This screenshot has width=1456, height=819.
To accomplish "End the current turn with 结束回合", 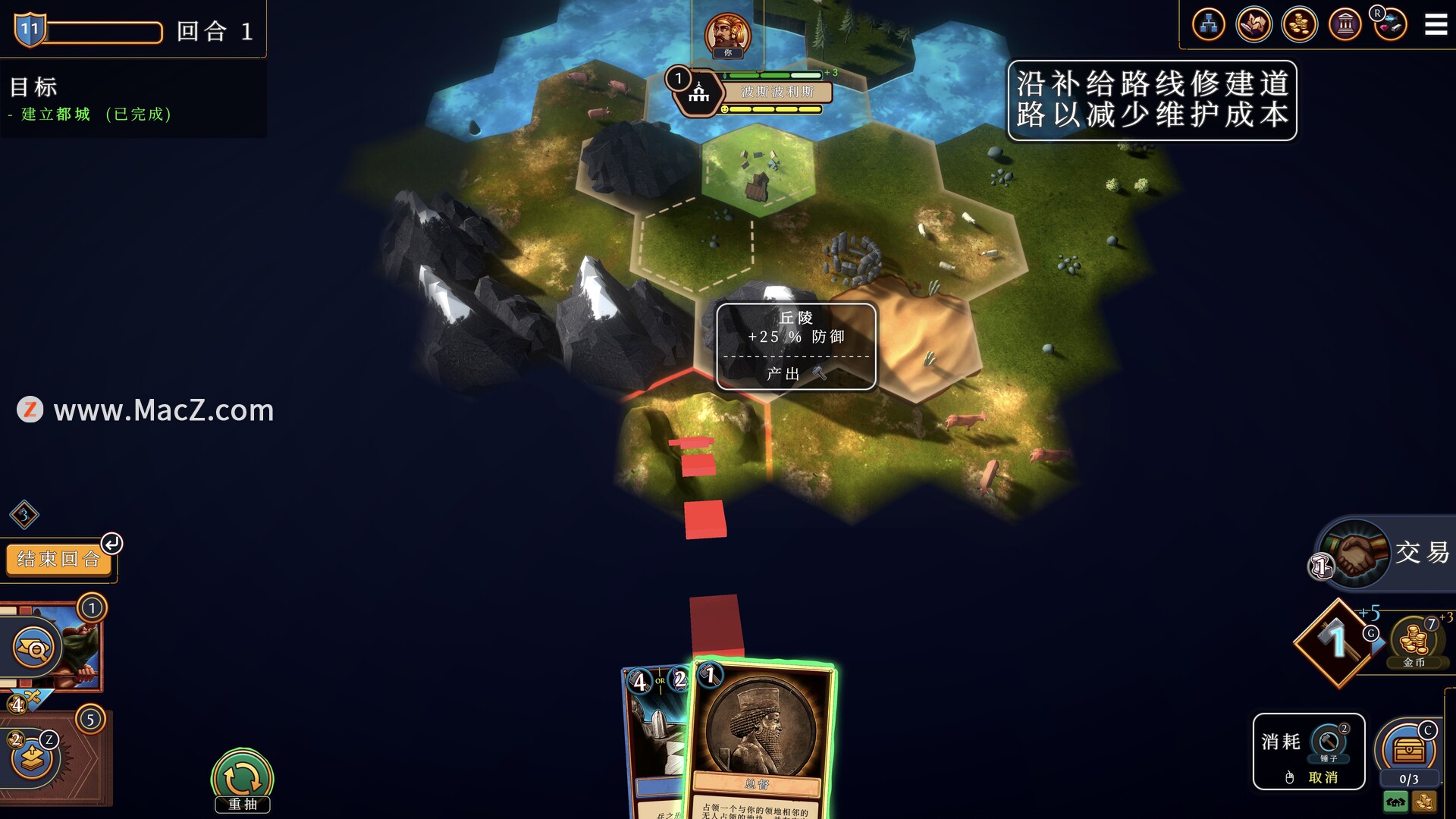I will click(58, 560).
